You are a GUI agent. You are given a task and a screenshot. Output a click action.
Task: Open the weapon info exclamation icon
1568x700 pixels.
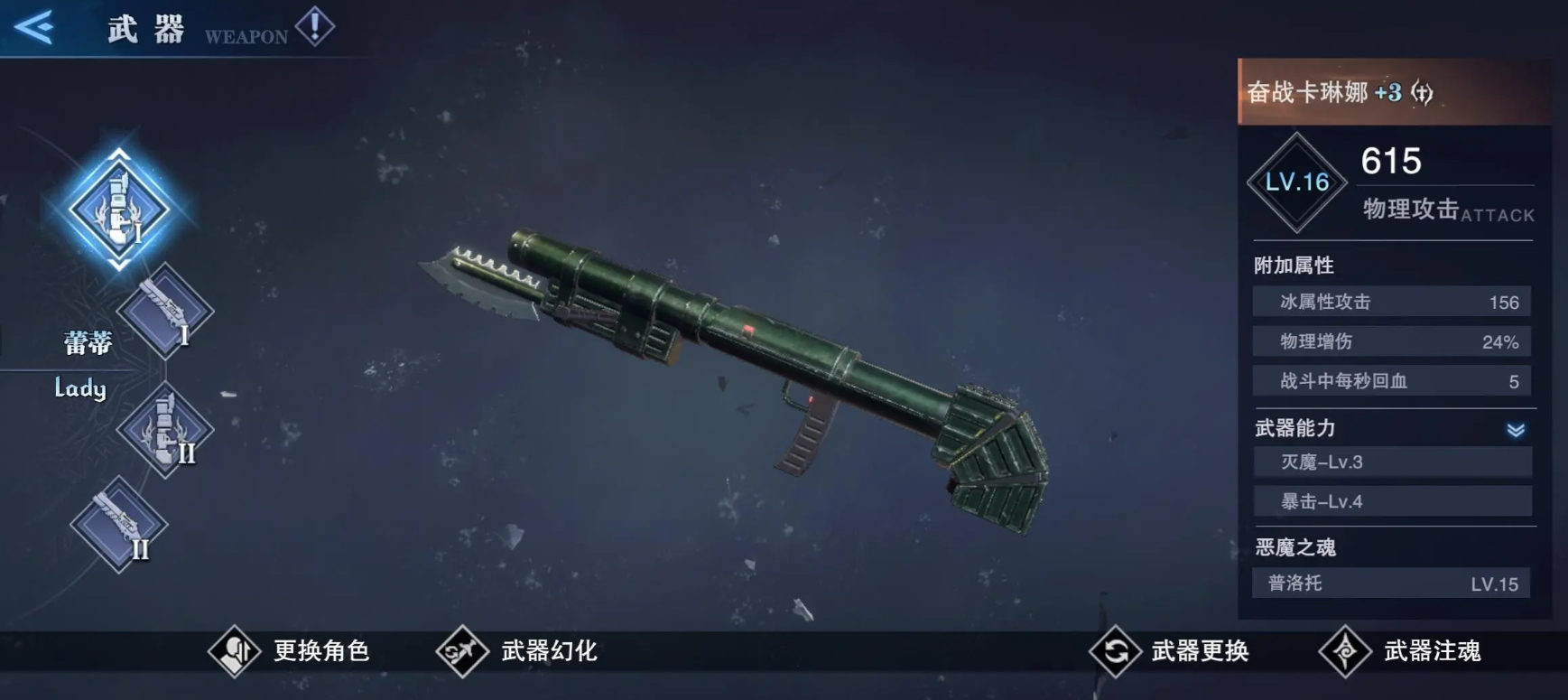click(315, 27)
